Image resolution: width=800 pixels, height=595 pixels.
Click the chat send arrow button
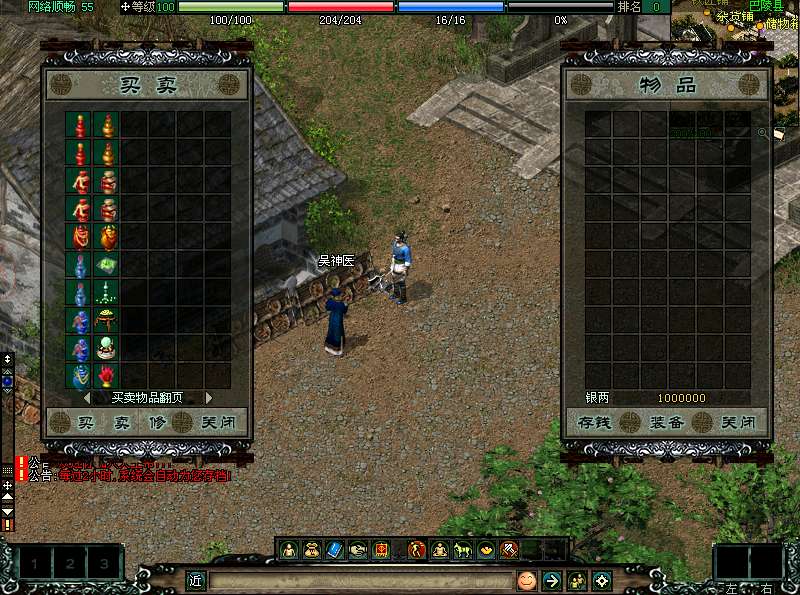(551, 580)
